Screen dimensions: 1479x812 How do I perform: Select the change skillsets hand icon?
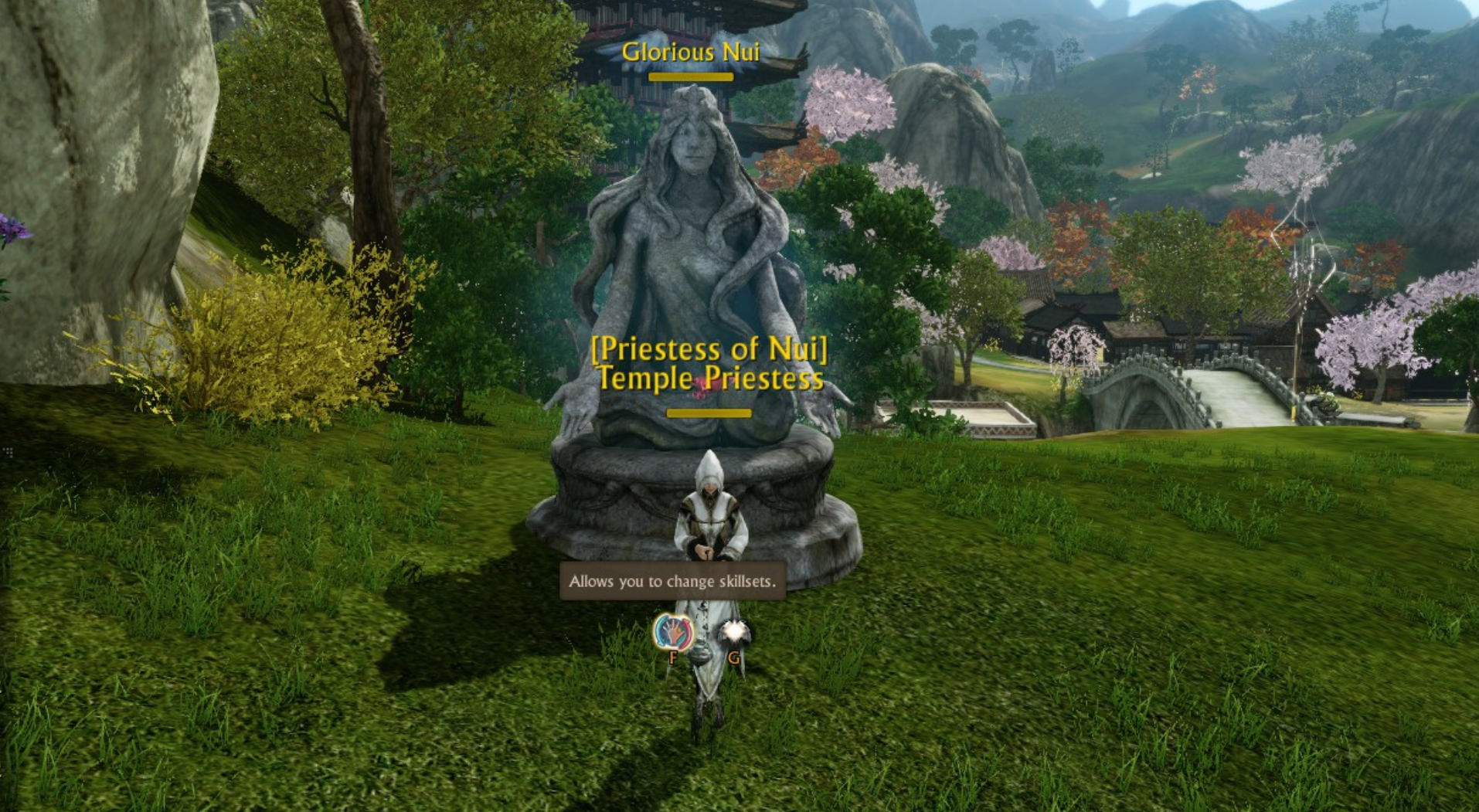click(x=673, y=632)
